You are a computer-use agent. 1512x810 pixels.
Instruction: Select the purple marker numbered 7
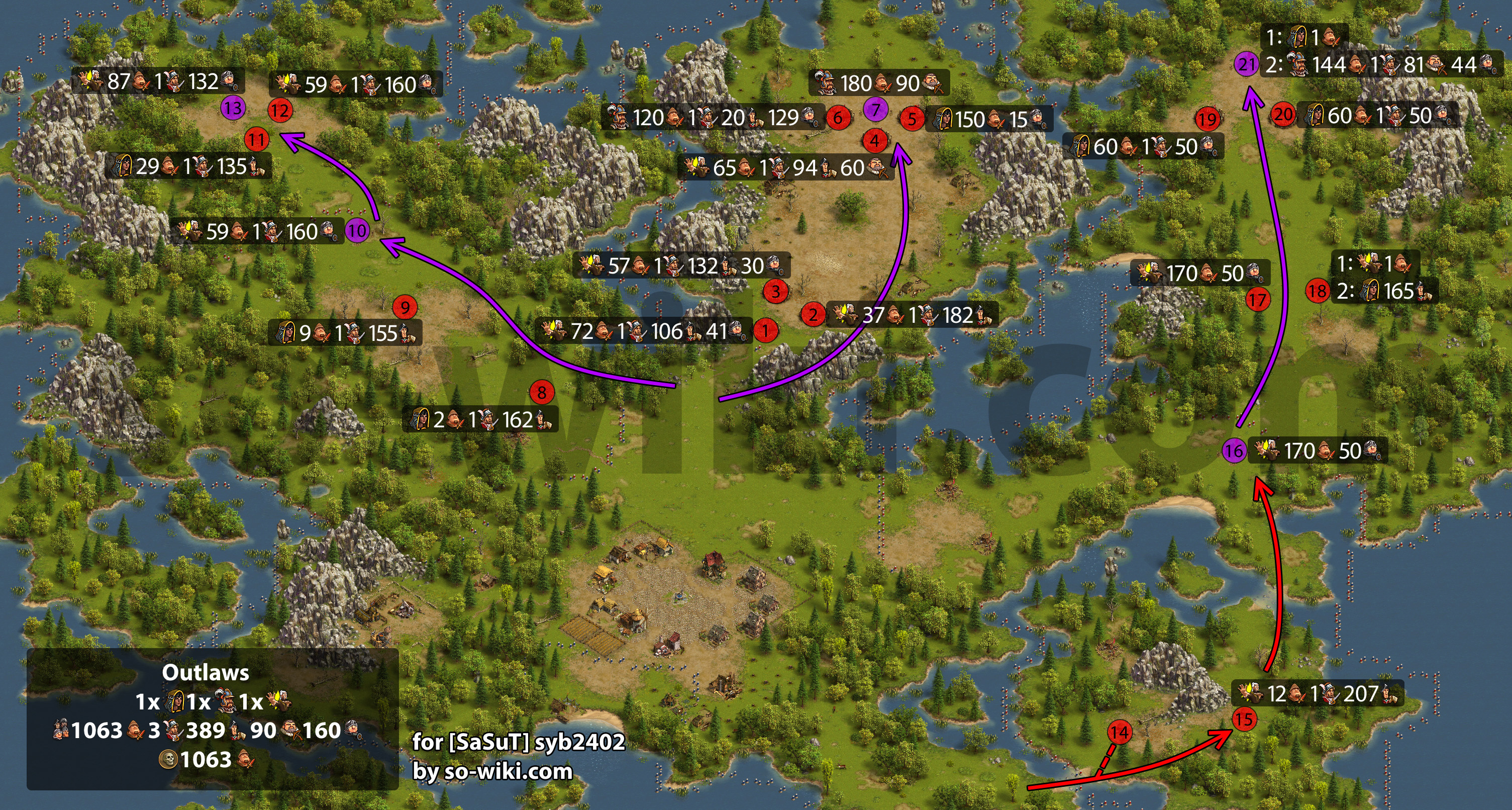[875, 109]
